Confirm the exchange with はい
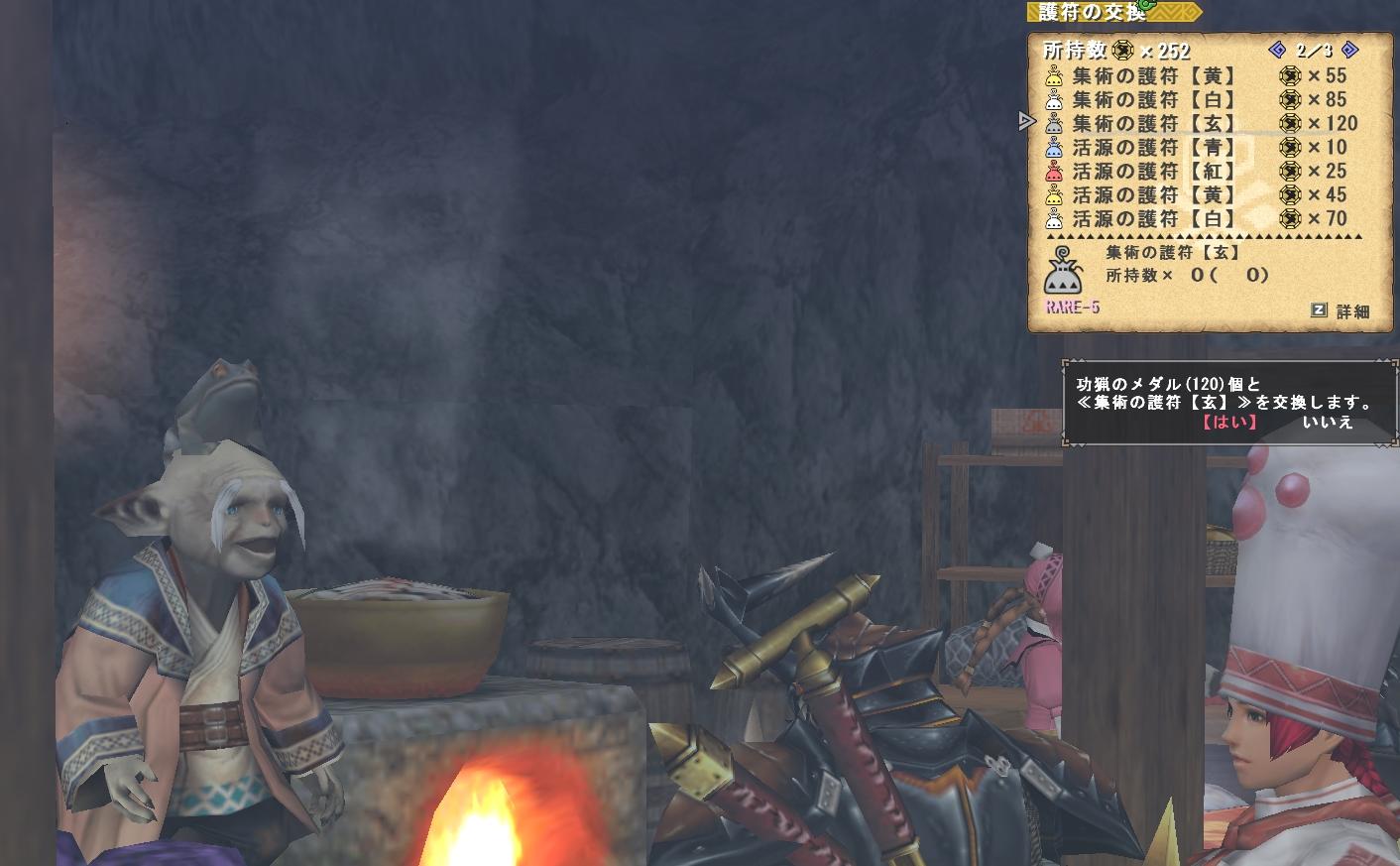The height and width of the screenshot is (866, 1400). [x=1229, y=422]
